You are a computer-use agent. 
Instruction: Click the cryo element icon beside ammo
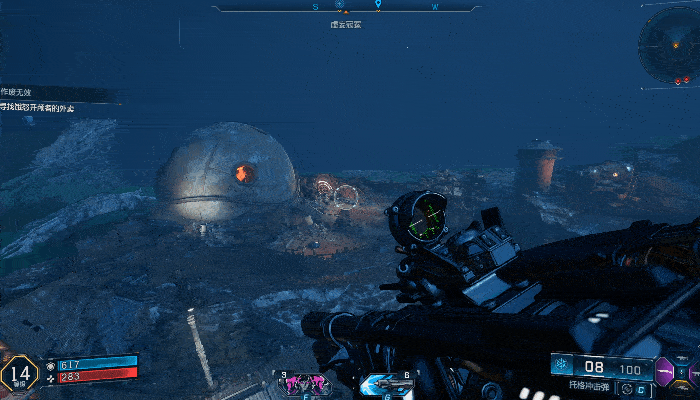click(562, 365)
